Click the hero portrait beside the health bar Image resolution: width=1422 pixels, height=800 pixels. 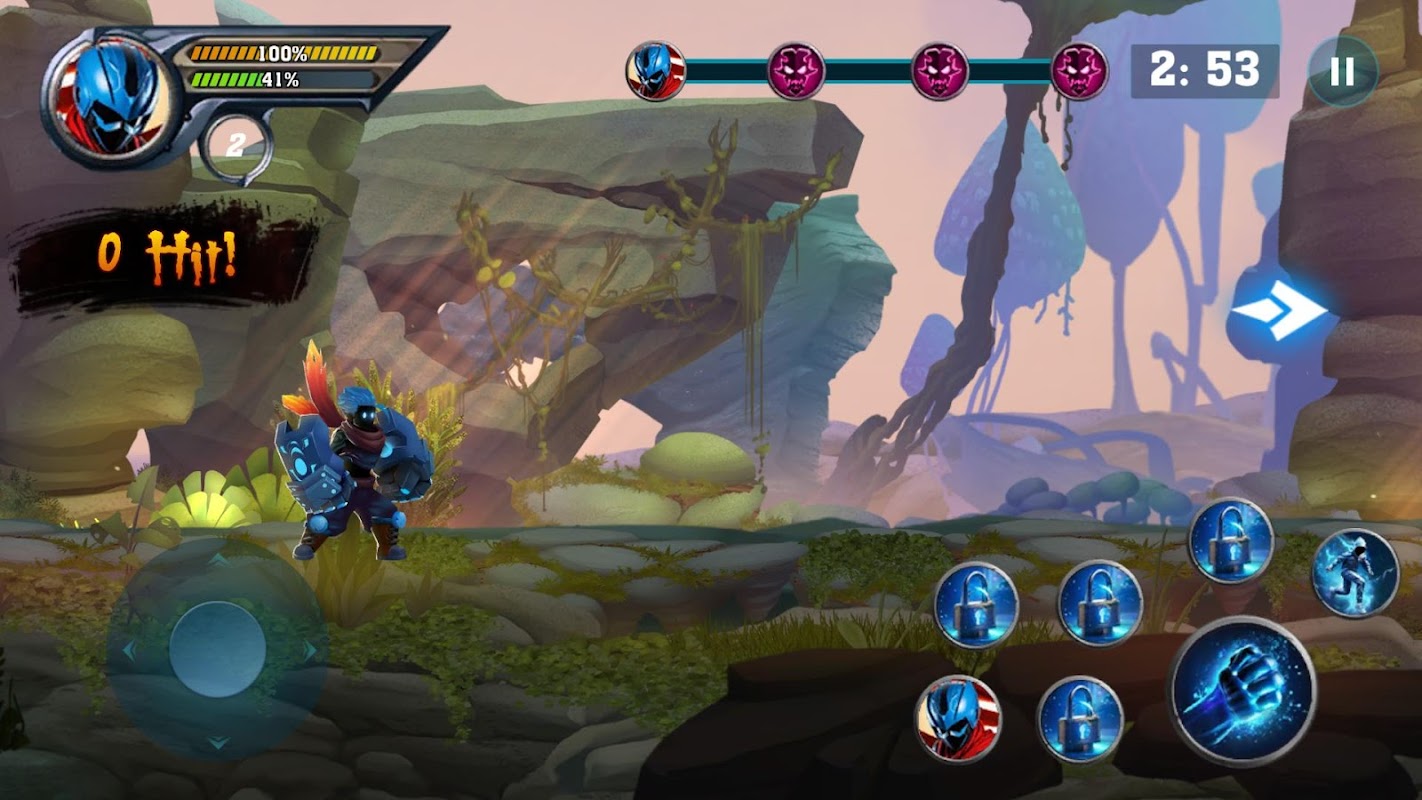pyautogui.click(x=113, y=97)
